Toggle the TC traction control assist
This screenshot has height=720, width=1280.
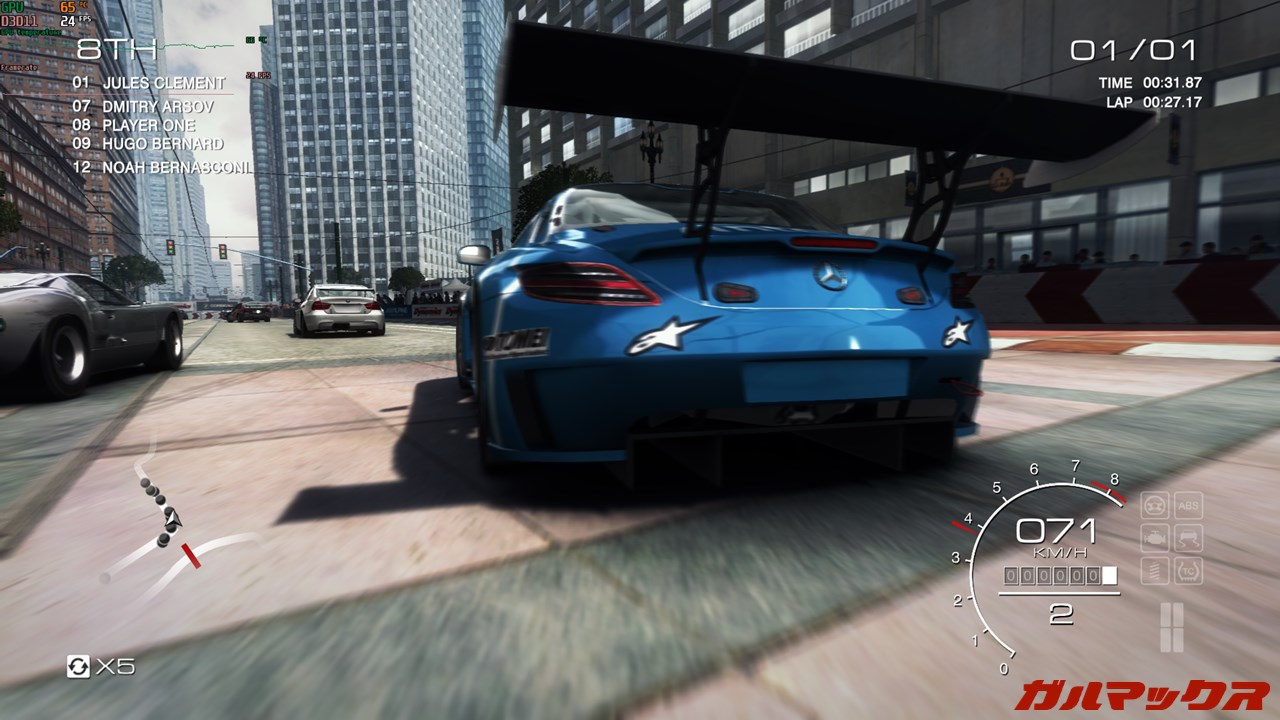(1187, 569)
